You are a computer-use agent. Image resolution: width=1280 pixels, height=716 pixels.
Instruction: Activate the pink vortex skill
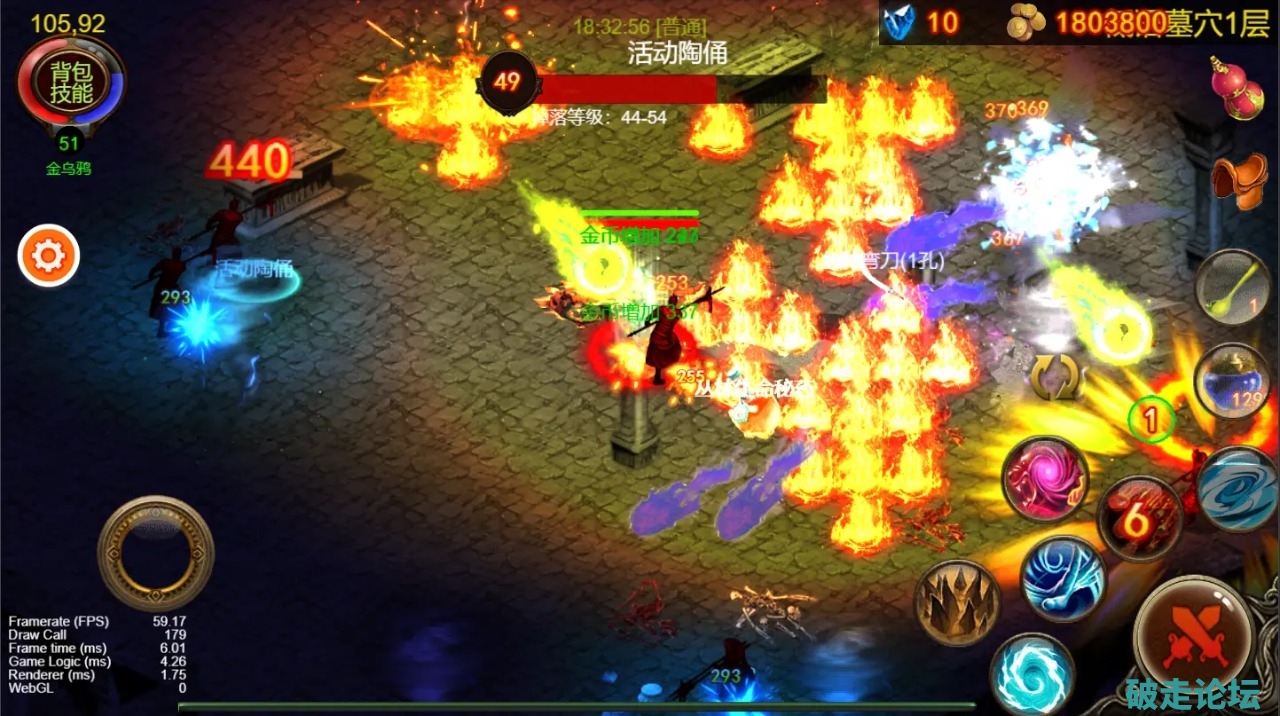[x=1045, y=478]
